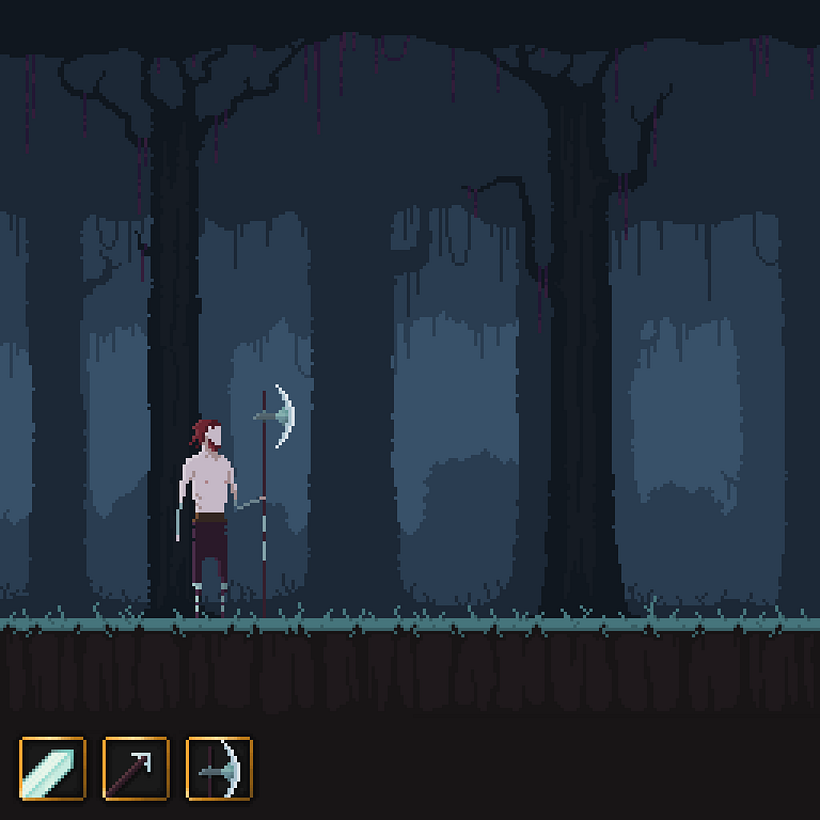This screenshot has height=820, width=820.
Task: Select the pale sword blade slot
Action: 52,769
